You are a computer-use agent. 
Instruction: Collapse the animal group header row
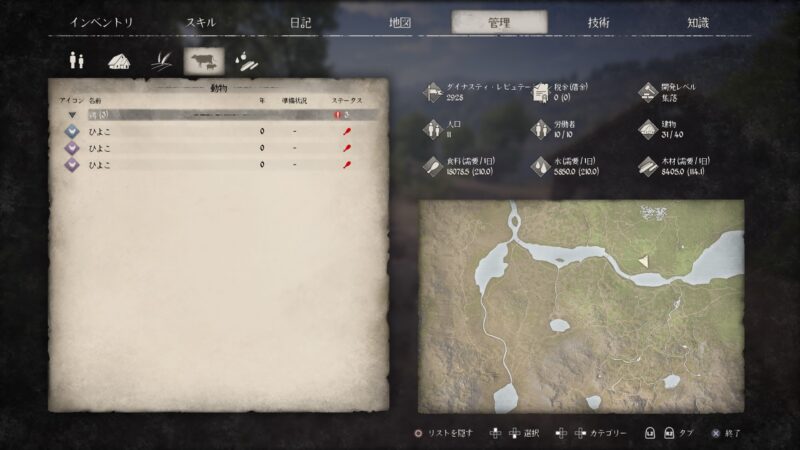tap(72, 115)
